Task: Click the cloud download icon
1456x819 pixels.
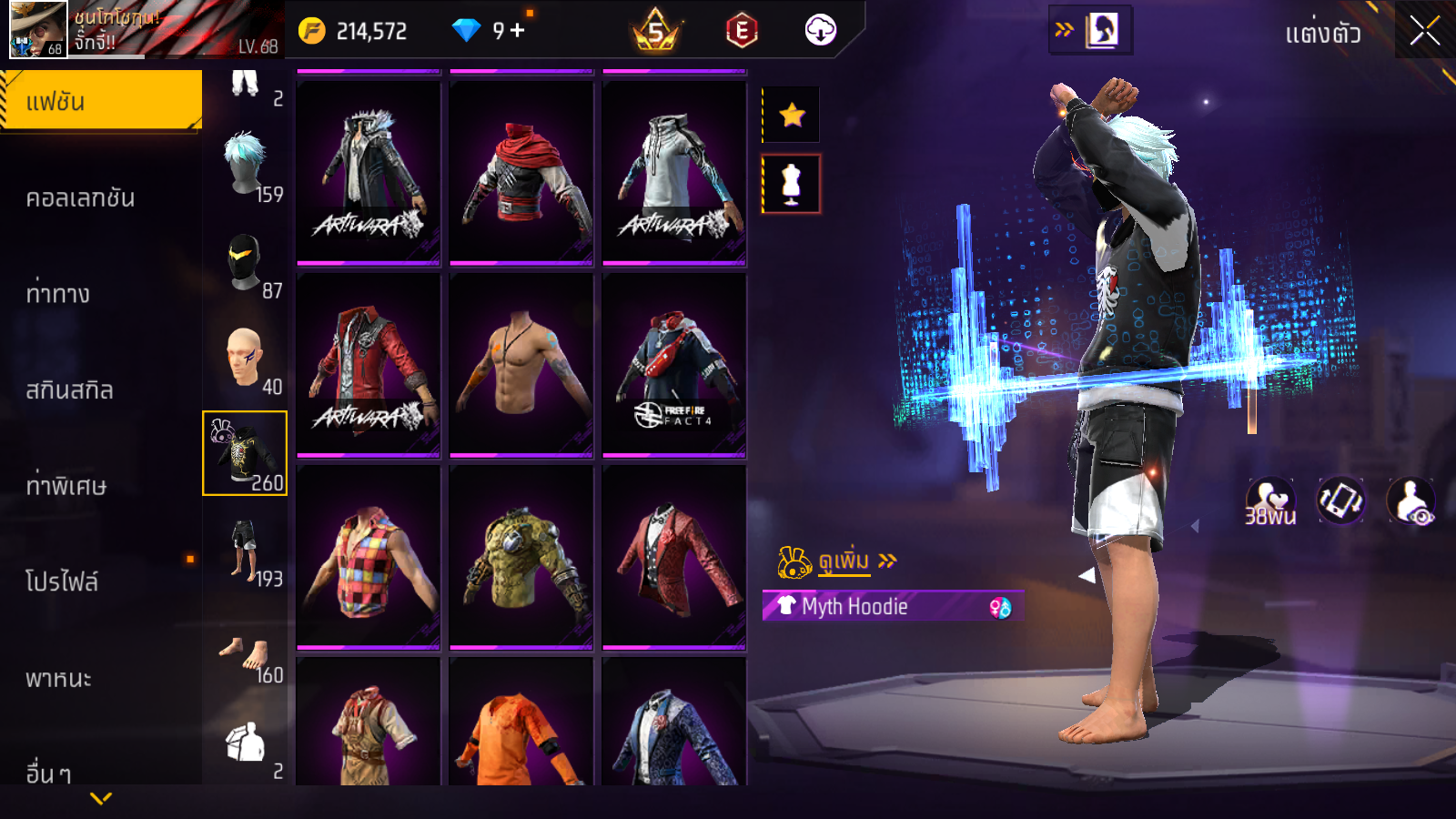Action: pyautogui.click(x=820, y=31)
